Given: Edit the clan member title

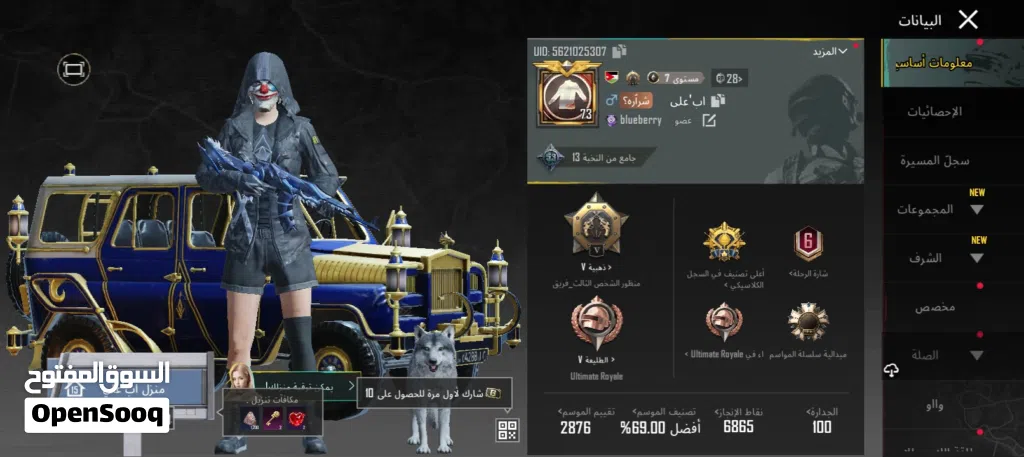Looking at the screenshot, I should pyautogui.click(x=709, y=120).
